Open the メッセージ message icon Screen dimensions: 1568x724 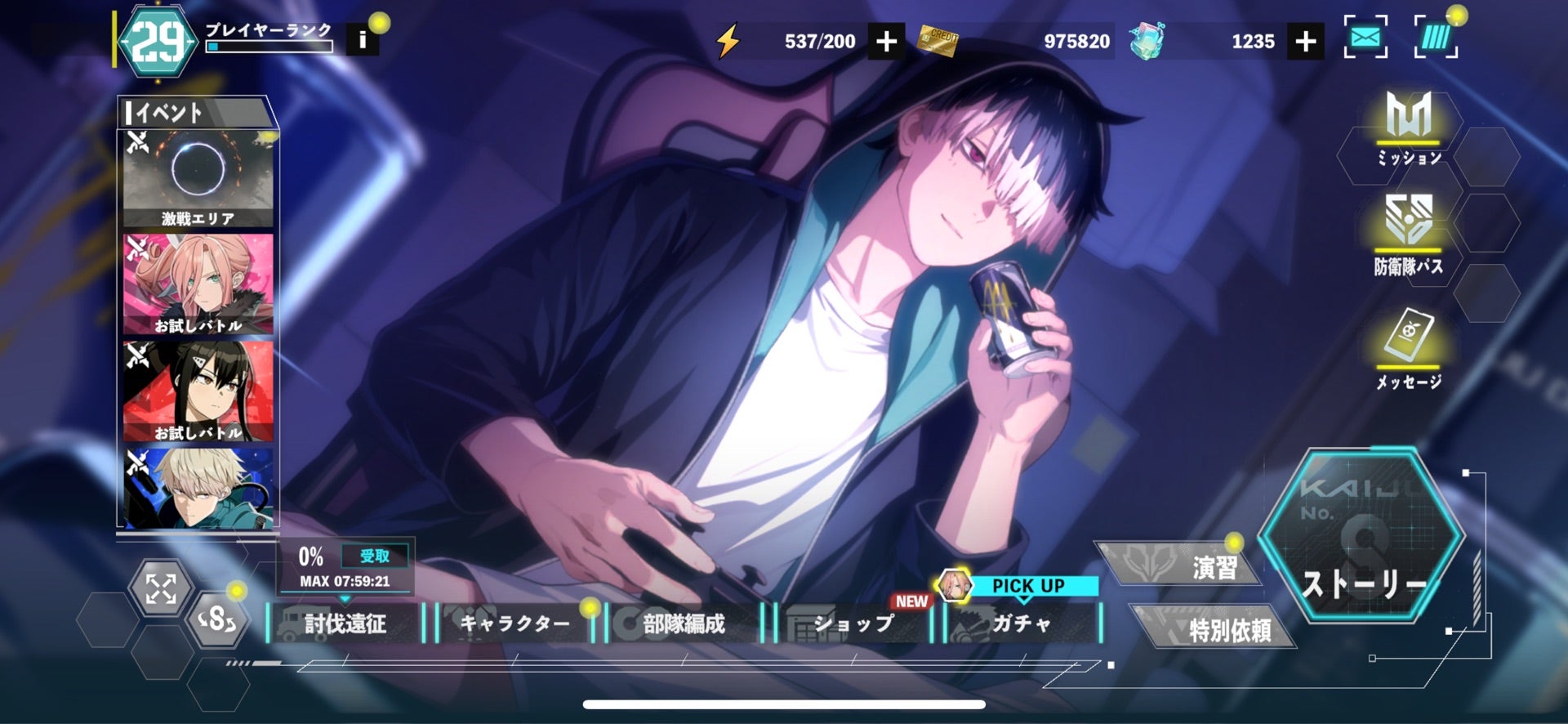coord(1408,347)
